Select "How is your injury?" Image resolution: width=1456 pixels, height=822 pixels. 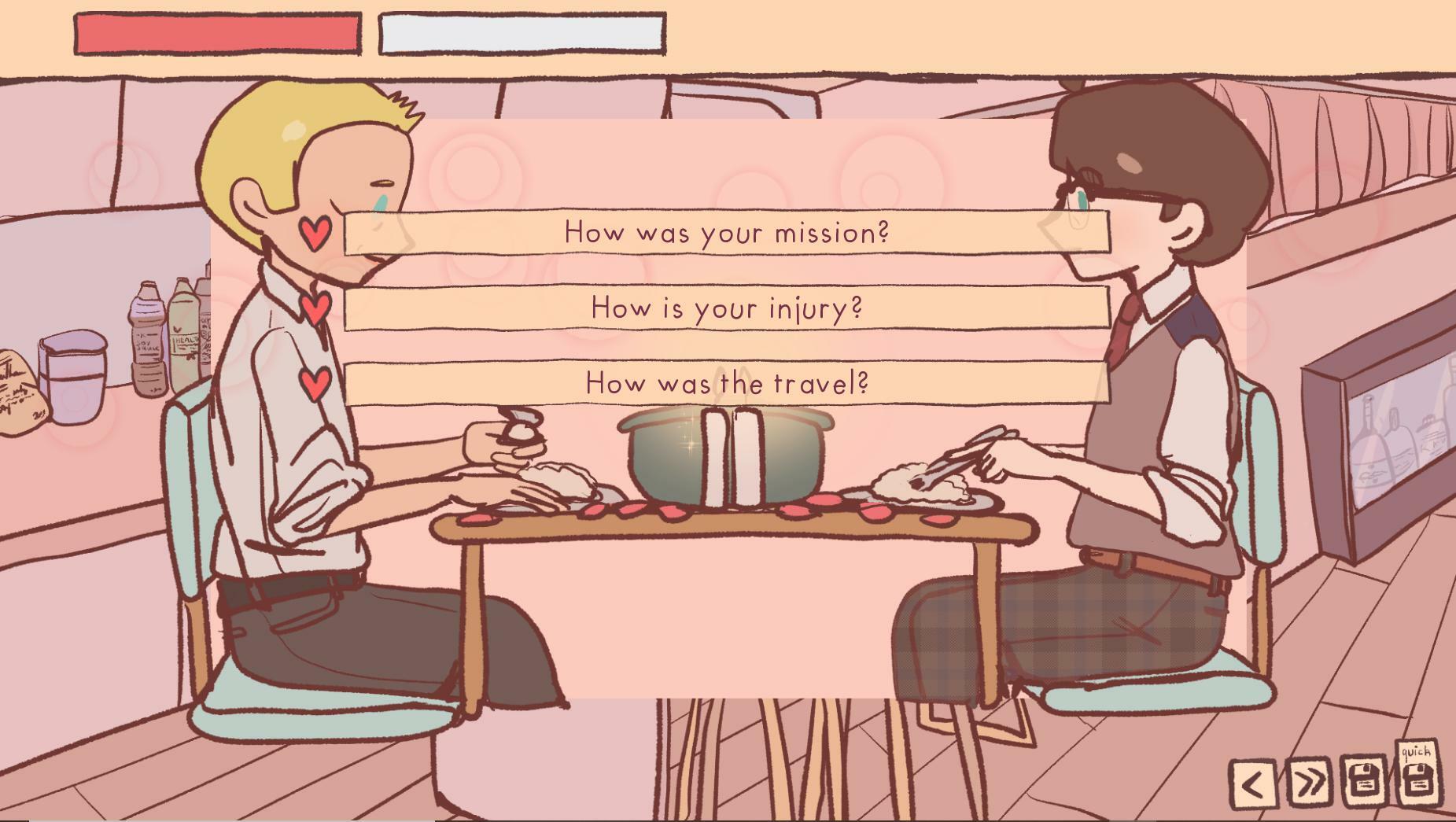tap(725, 308)
